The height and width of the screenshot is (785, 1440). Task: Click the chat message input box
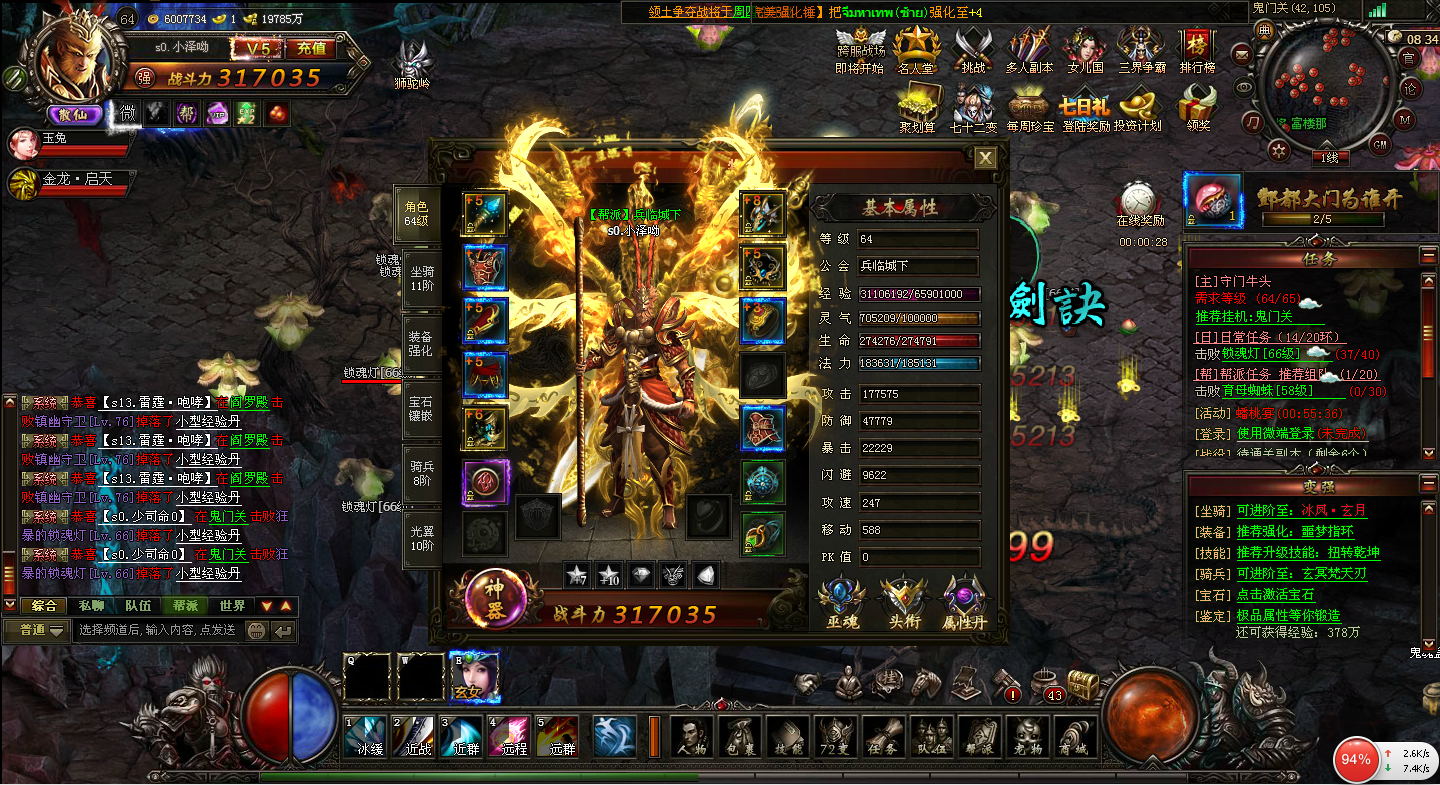(x=157, y=630)
